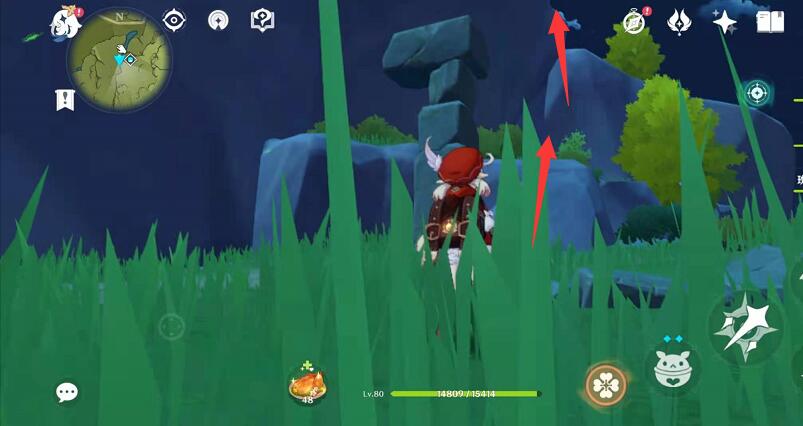Open the Wish star icon

tap(725, 21)
